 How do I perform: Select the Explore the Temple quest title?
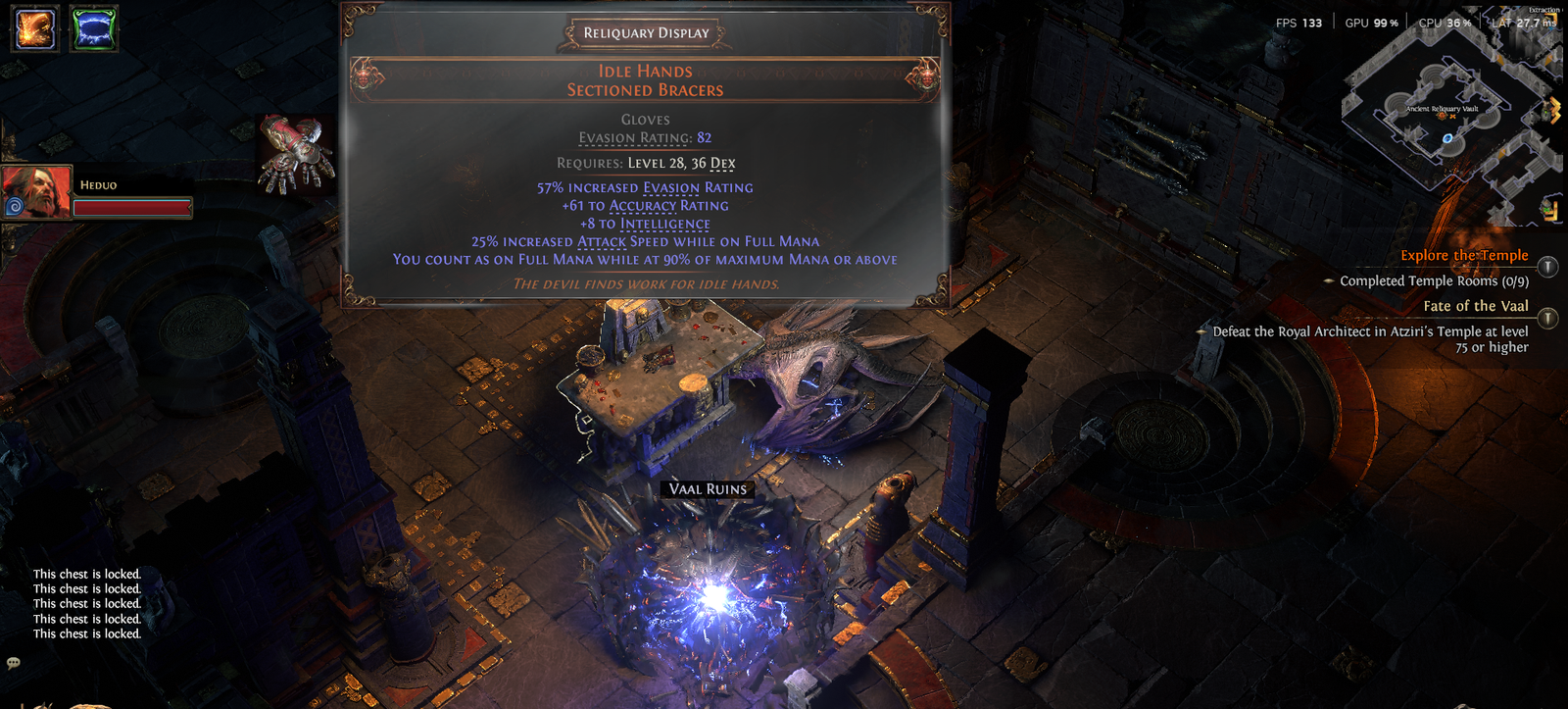(1463, 255)
